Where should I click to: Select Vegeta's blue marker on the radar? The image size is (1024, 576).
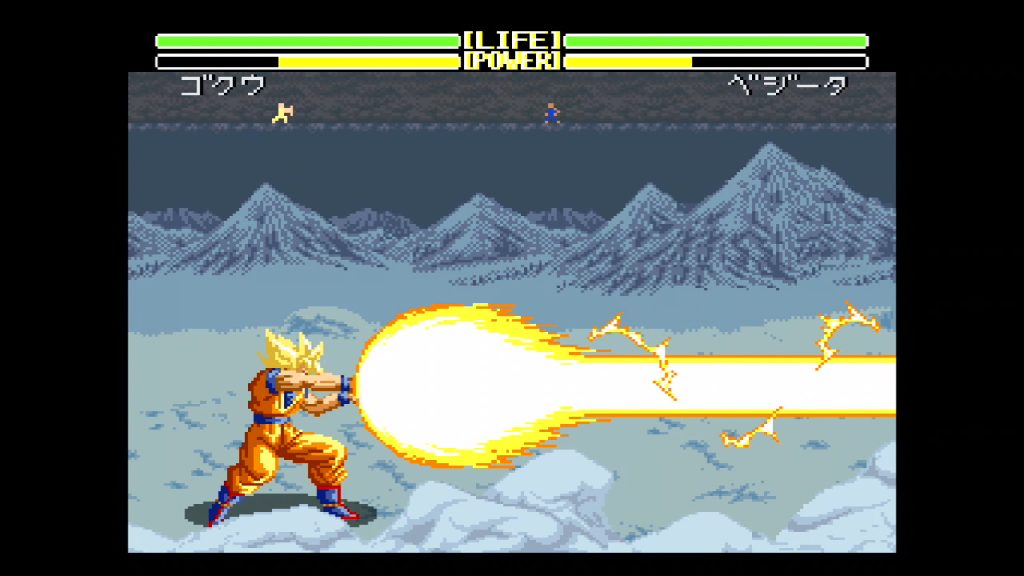point(551,114)
